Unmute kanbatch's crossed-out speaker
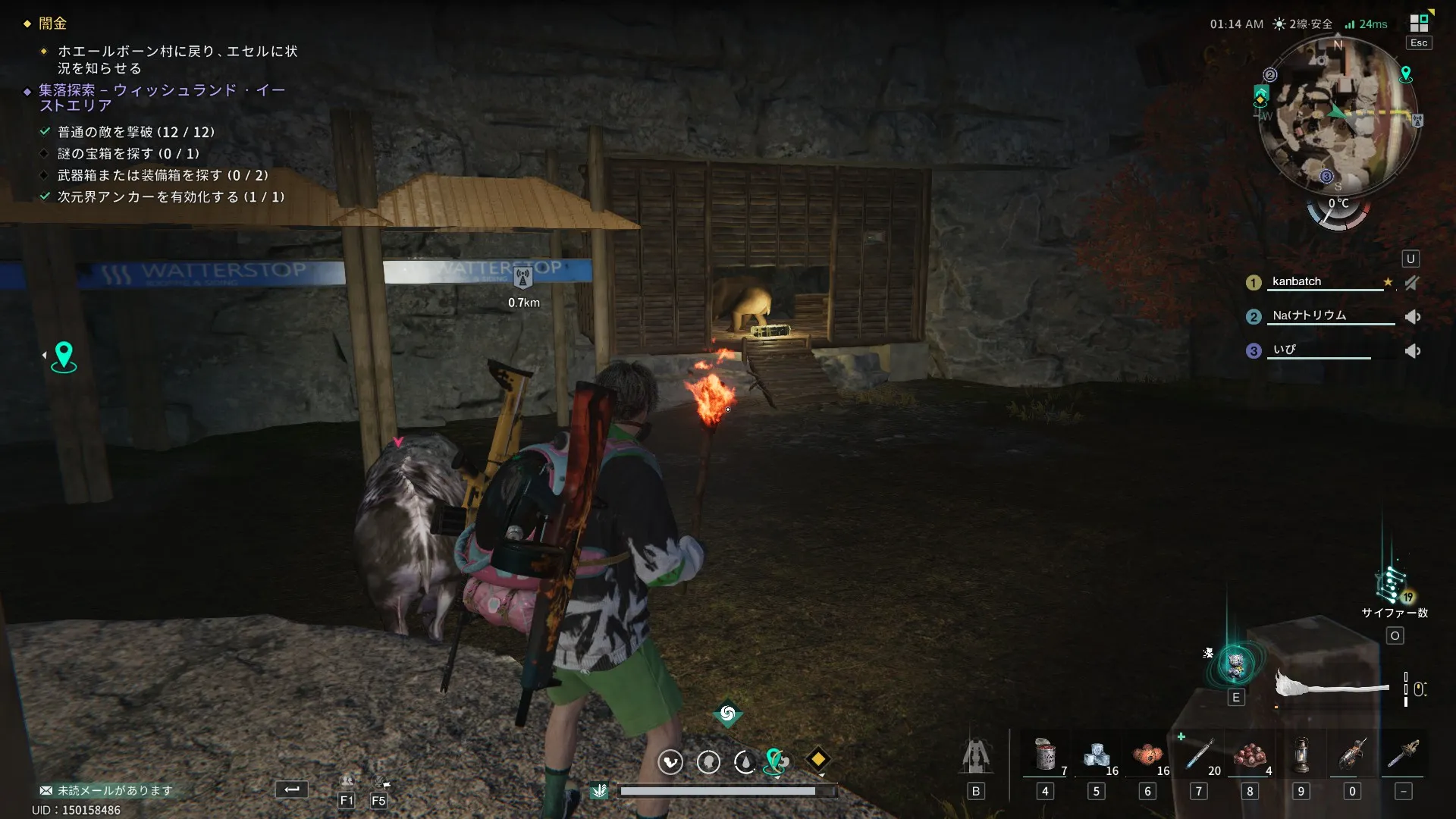This screenshot has height=819, width=1456. [1412, 283]
